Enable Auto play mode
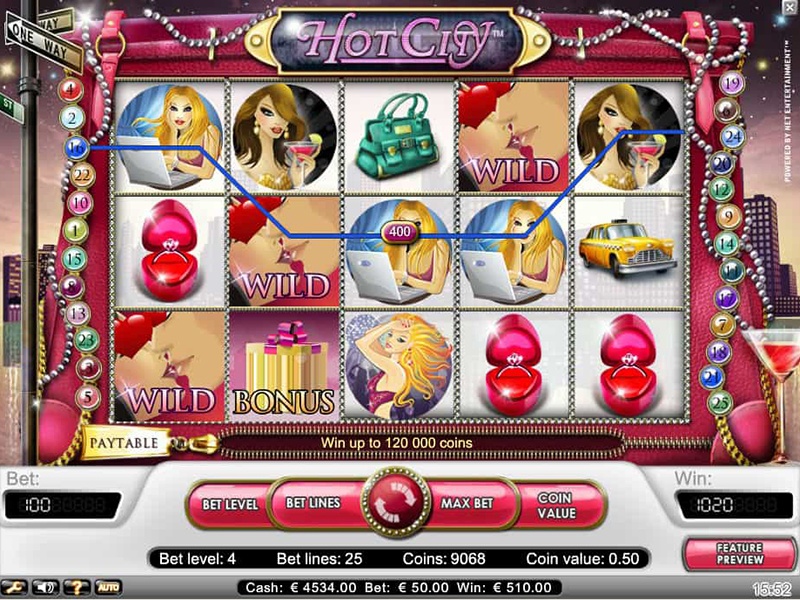This screenshot has width=800, height=600. pos(107,587)
